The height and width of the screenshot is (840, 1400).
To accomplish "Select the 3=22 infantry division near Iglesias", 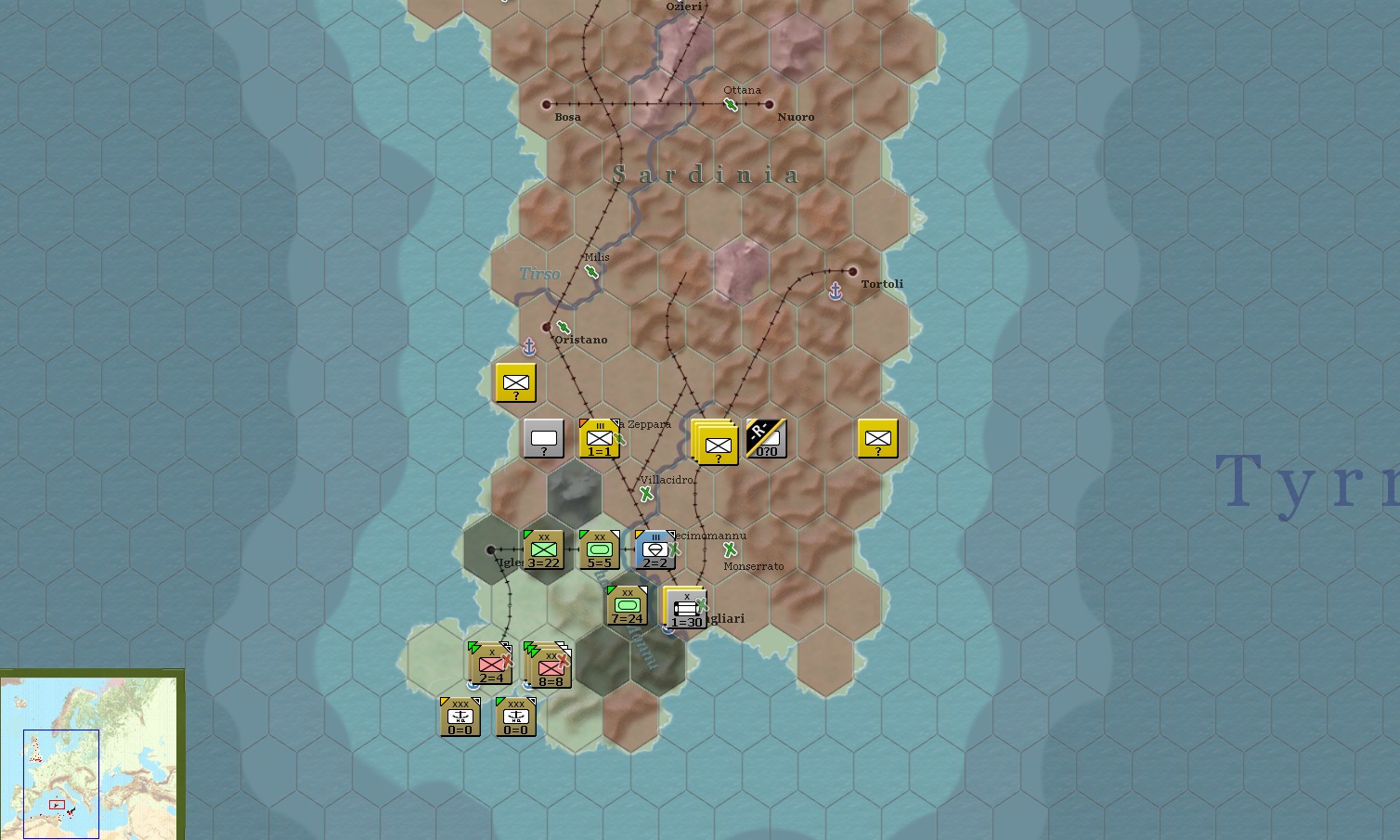I will click(x=544, y=549).
